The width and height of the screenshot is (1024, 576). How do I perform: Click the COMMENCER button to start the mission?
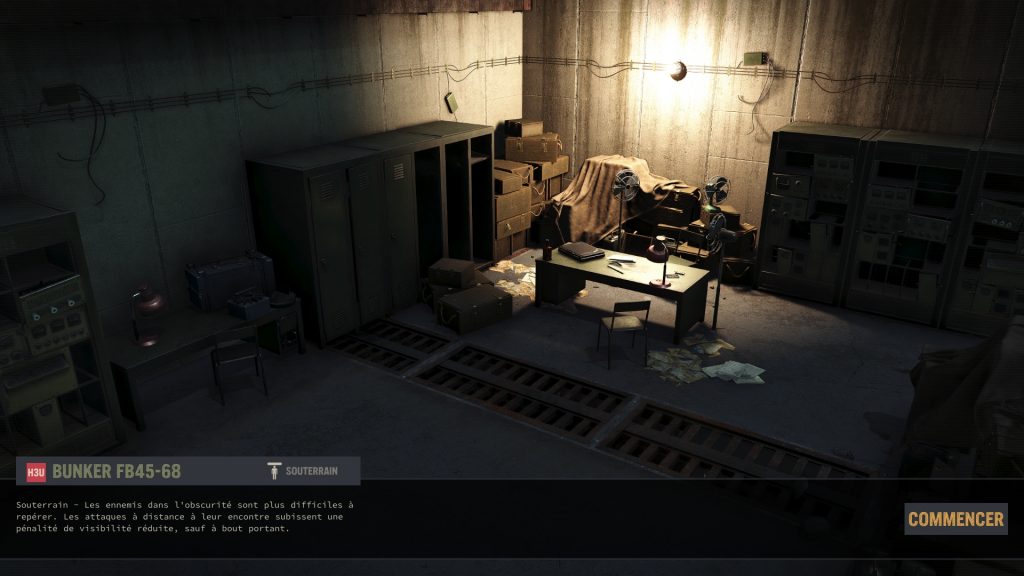(x=955, y=519)
